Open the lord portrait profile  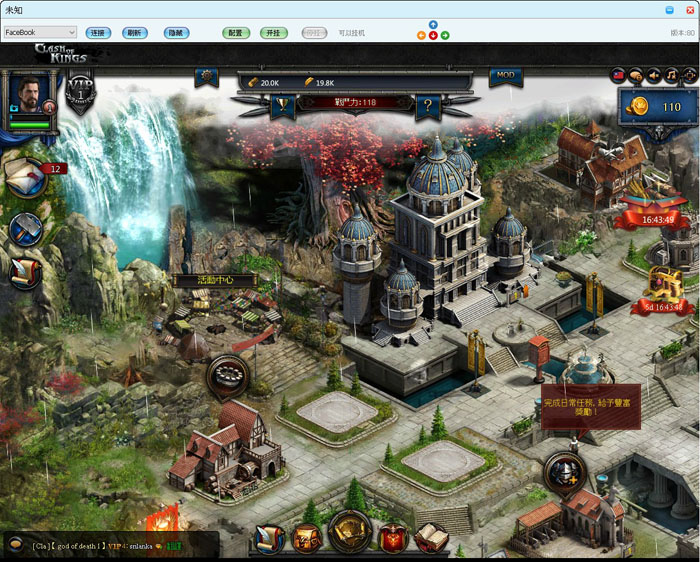pos(30,95)
